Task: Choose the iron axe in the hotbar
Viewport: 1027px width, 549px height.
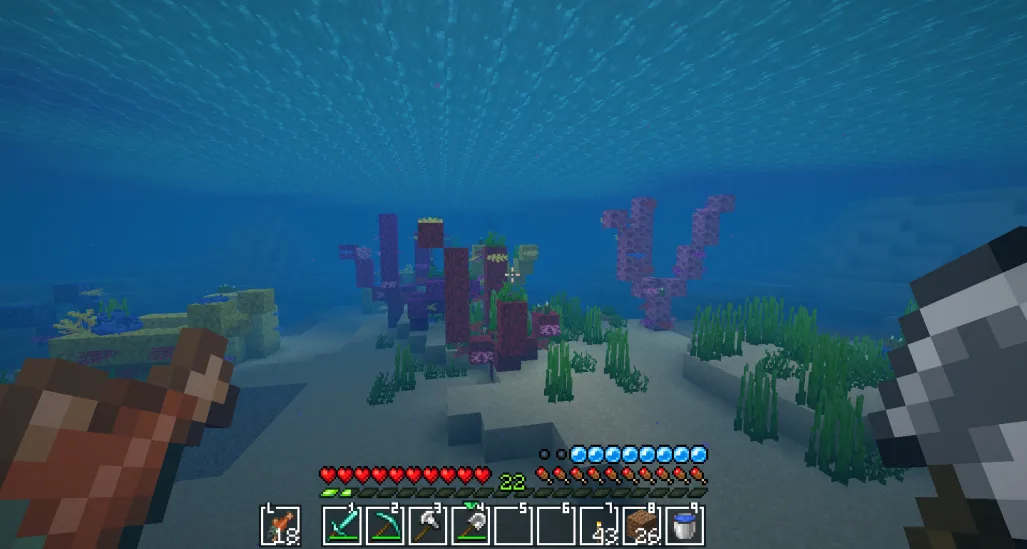Action: pos(428,526)
